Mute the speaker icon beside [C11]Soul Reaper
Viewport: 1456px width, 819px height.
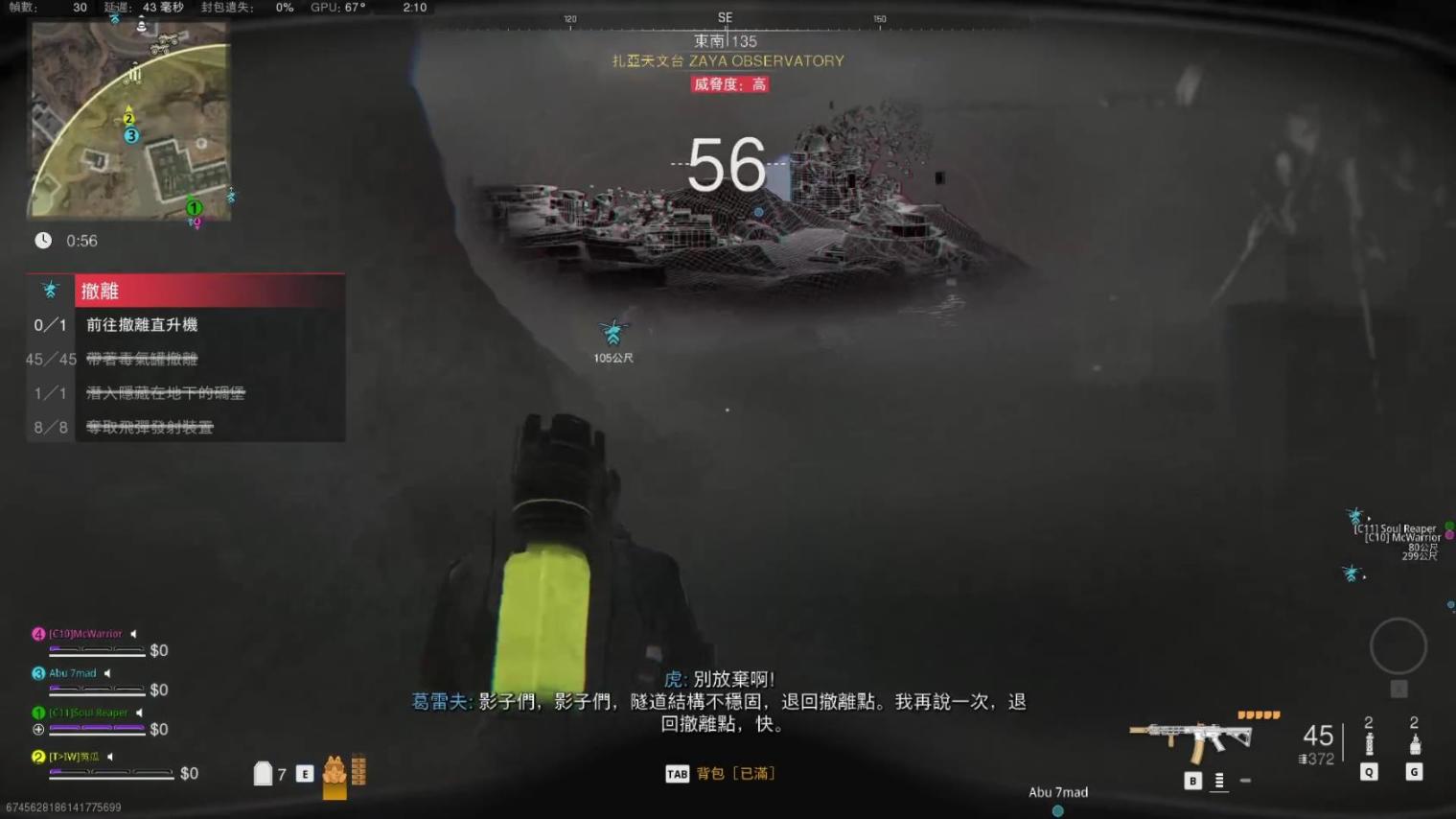140,713
